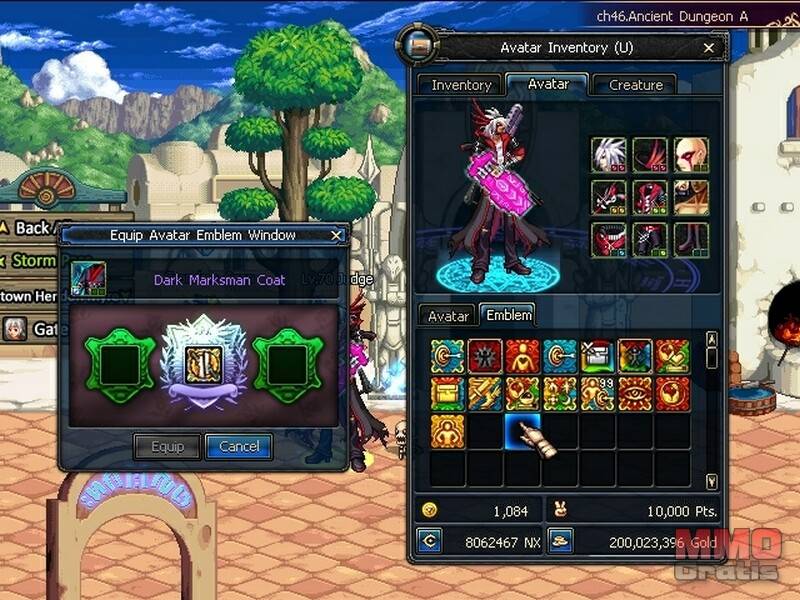Switch to the Inventory tab
This screenshot has height=600, width=800.
coord(461,85)
